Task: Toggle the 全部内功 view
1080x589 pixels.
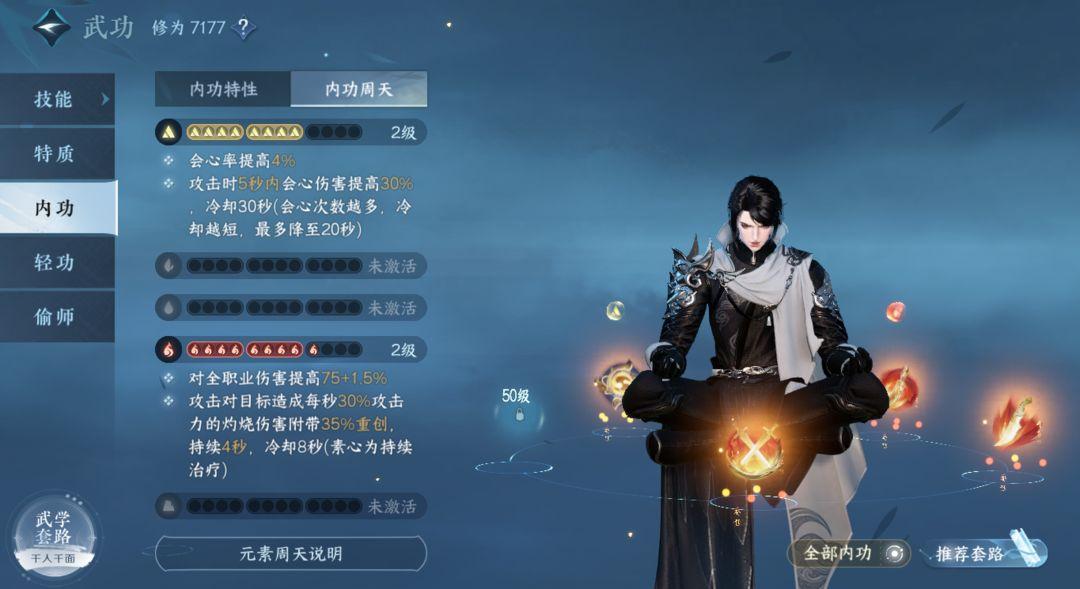Action: coord(848,553)
